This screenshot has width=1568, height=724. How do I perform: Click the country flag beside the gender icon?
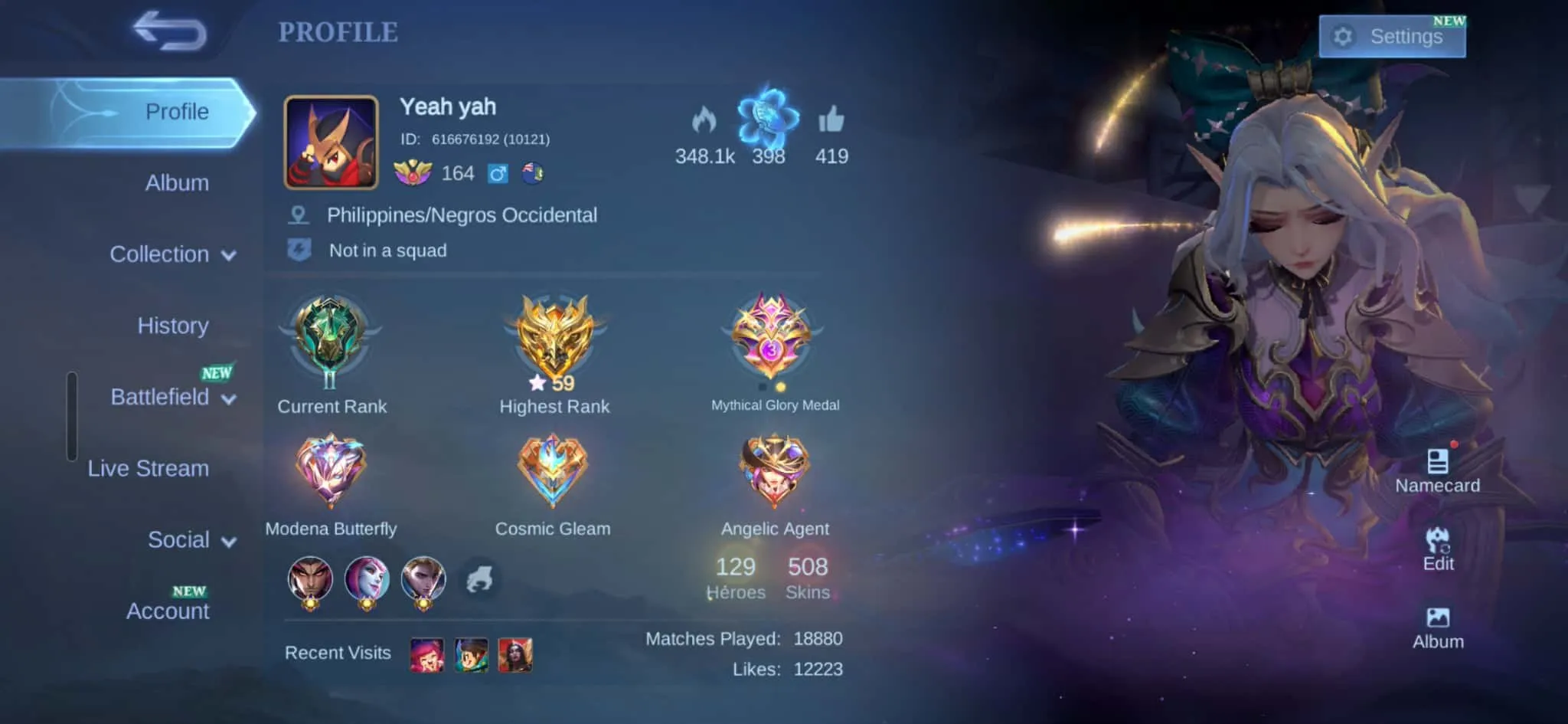coord(534,173)
